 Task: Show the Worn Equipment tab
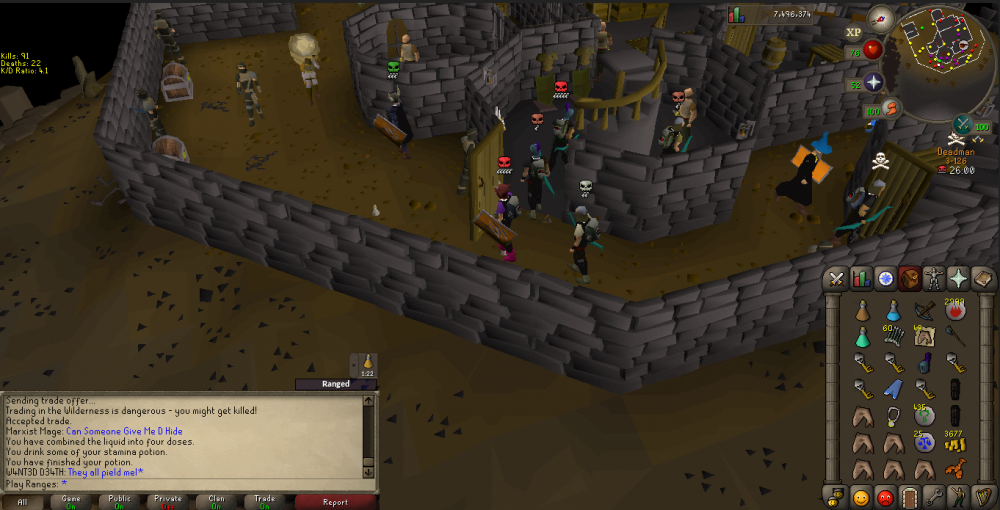[x=935, y=279]
